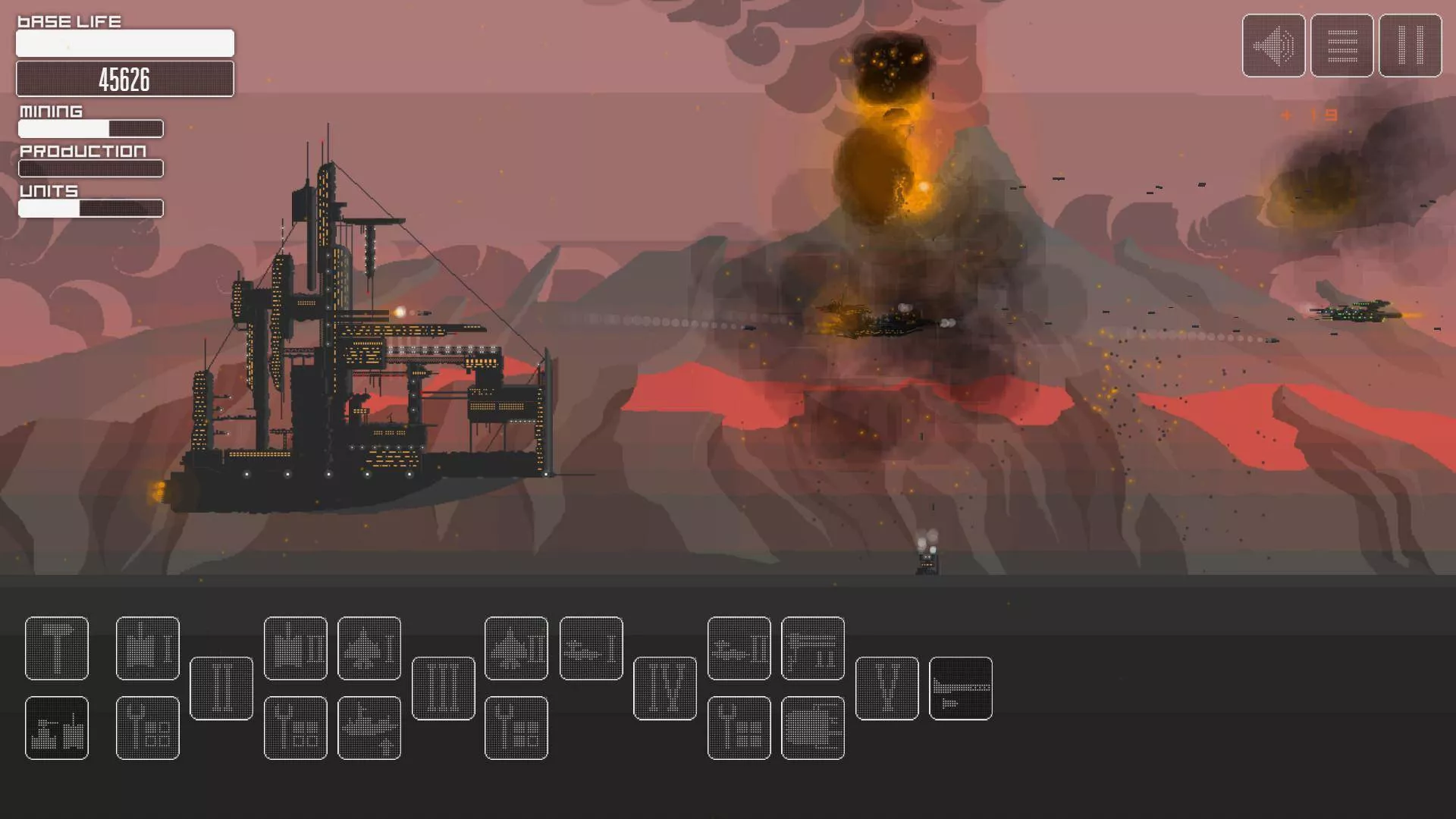This screenshot has width=1456, height=819.
Task: Select the heavy armored unit icon
Action: (813, 728)
